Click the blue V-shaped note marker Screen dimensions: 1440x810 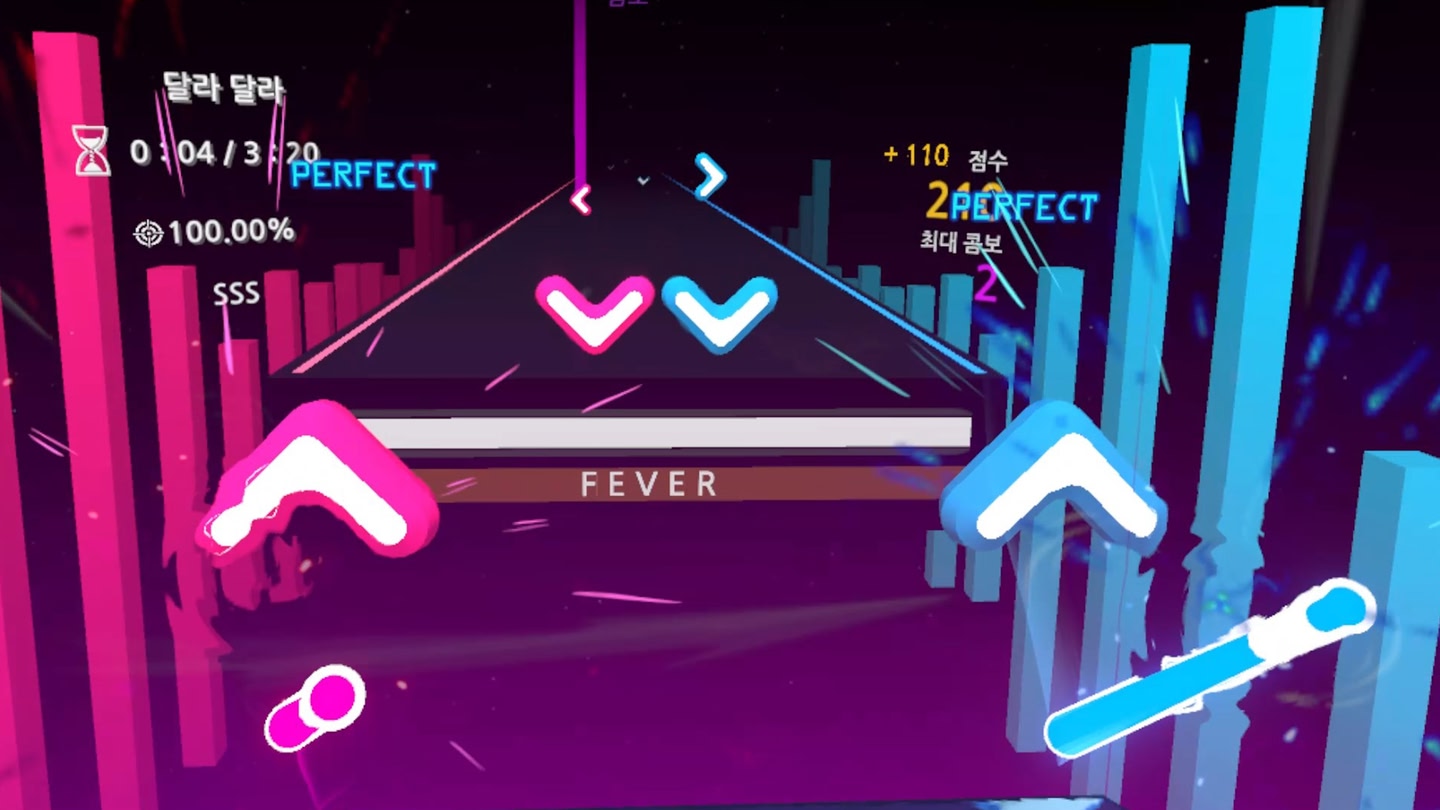[720, 315]
